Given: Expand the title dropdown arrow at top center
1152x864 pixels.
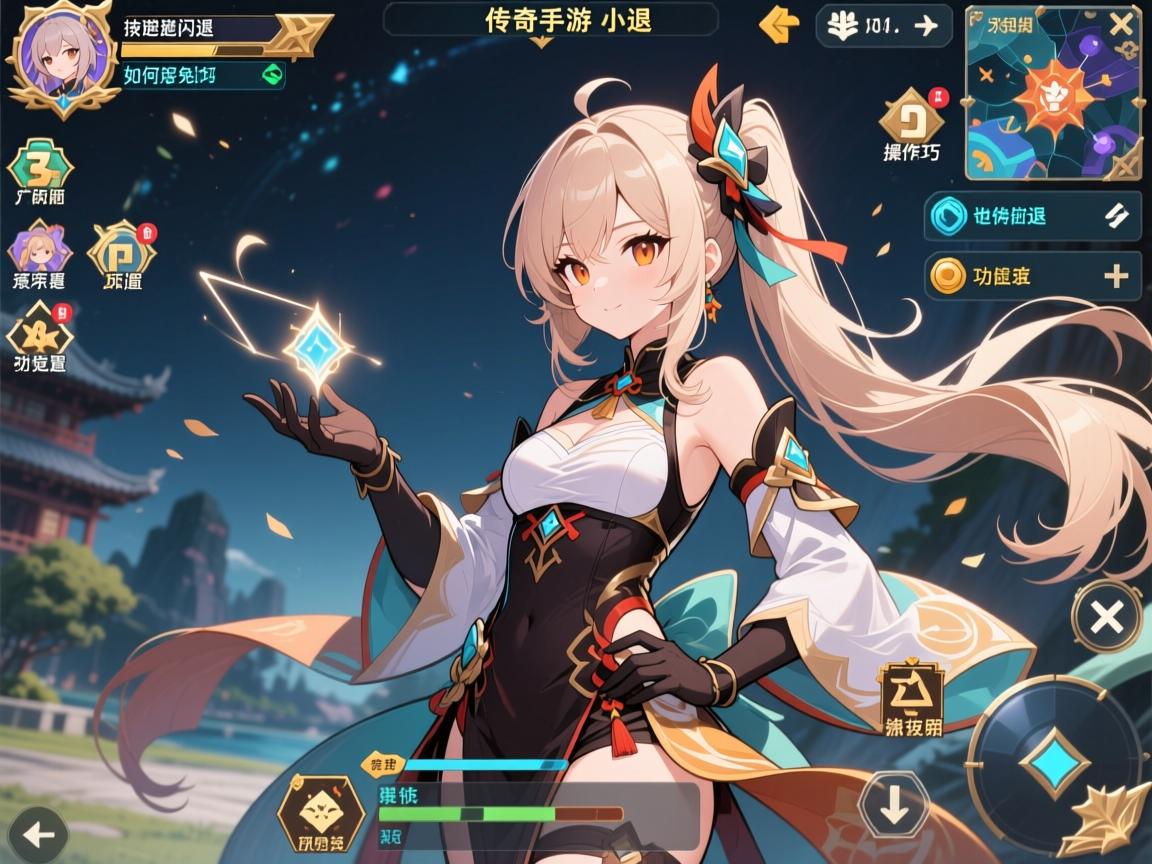Looking at the screenshot, I should pyautogui.click(x=541, y=43).
